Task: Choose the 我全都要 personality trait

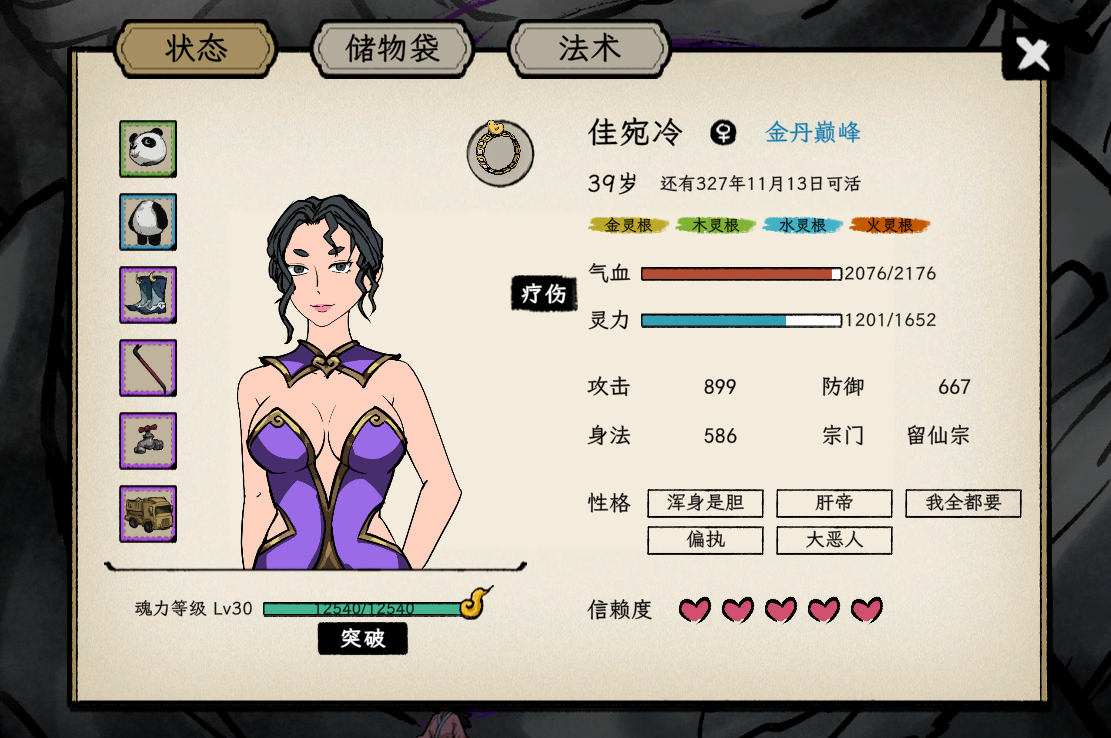Action: pos(963,503)
